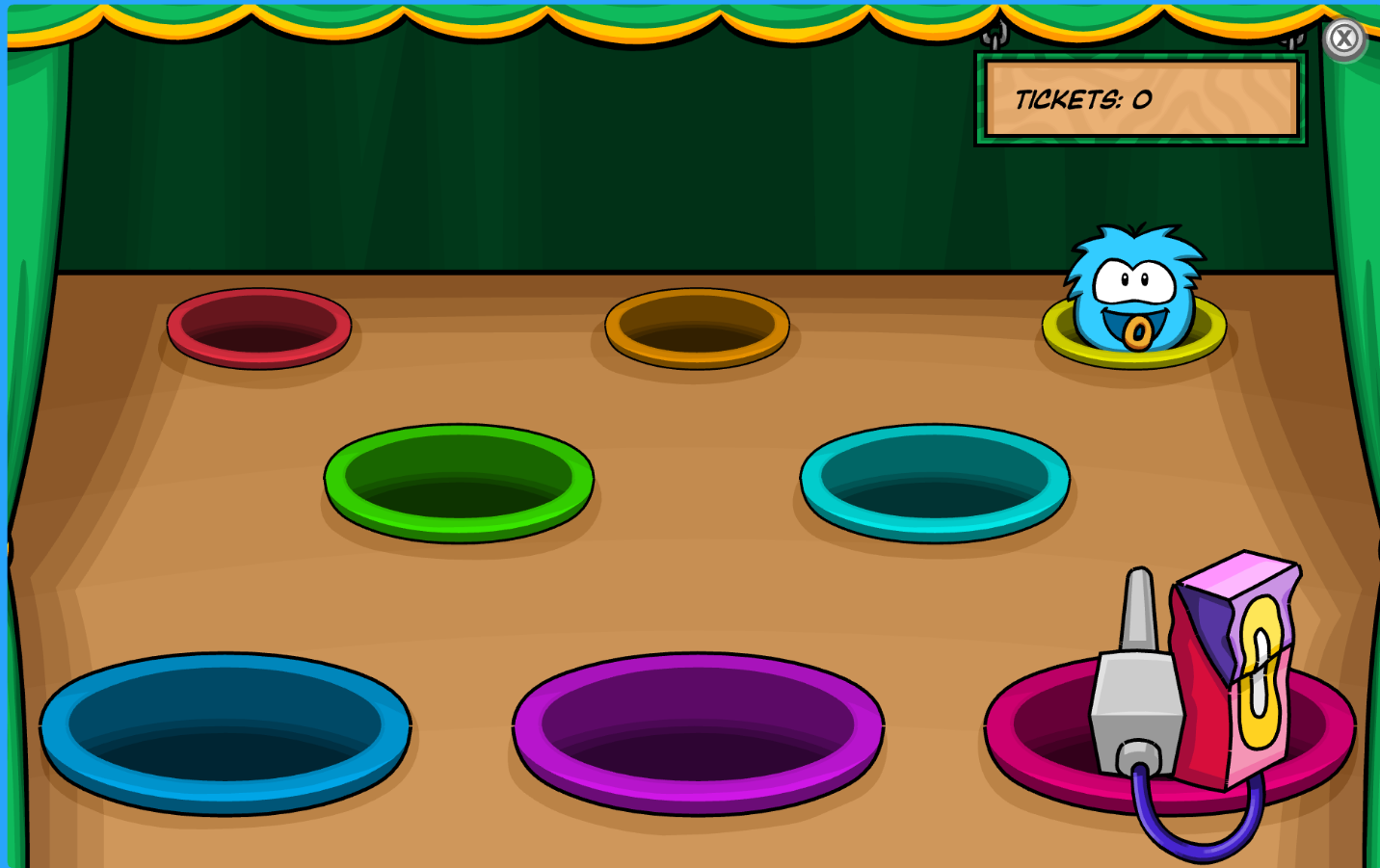
Task: Click the green hole in the middle row
Action: click(458, 482)
